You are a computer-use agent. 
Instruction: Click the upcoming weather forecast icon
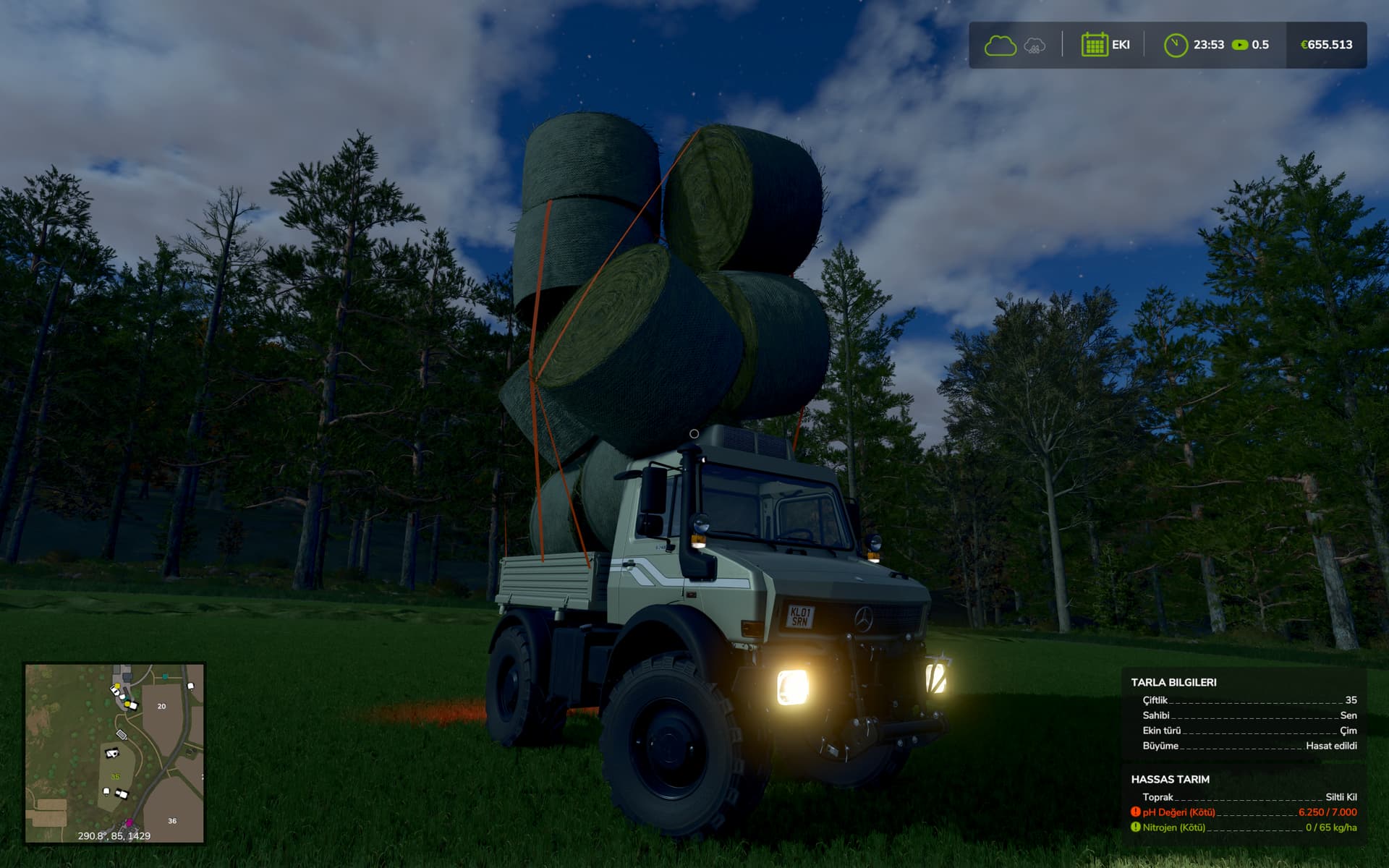(x=1035, y=46)
